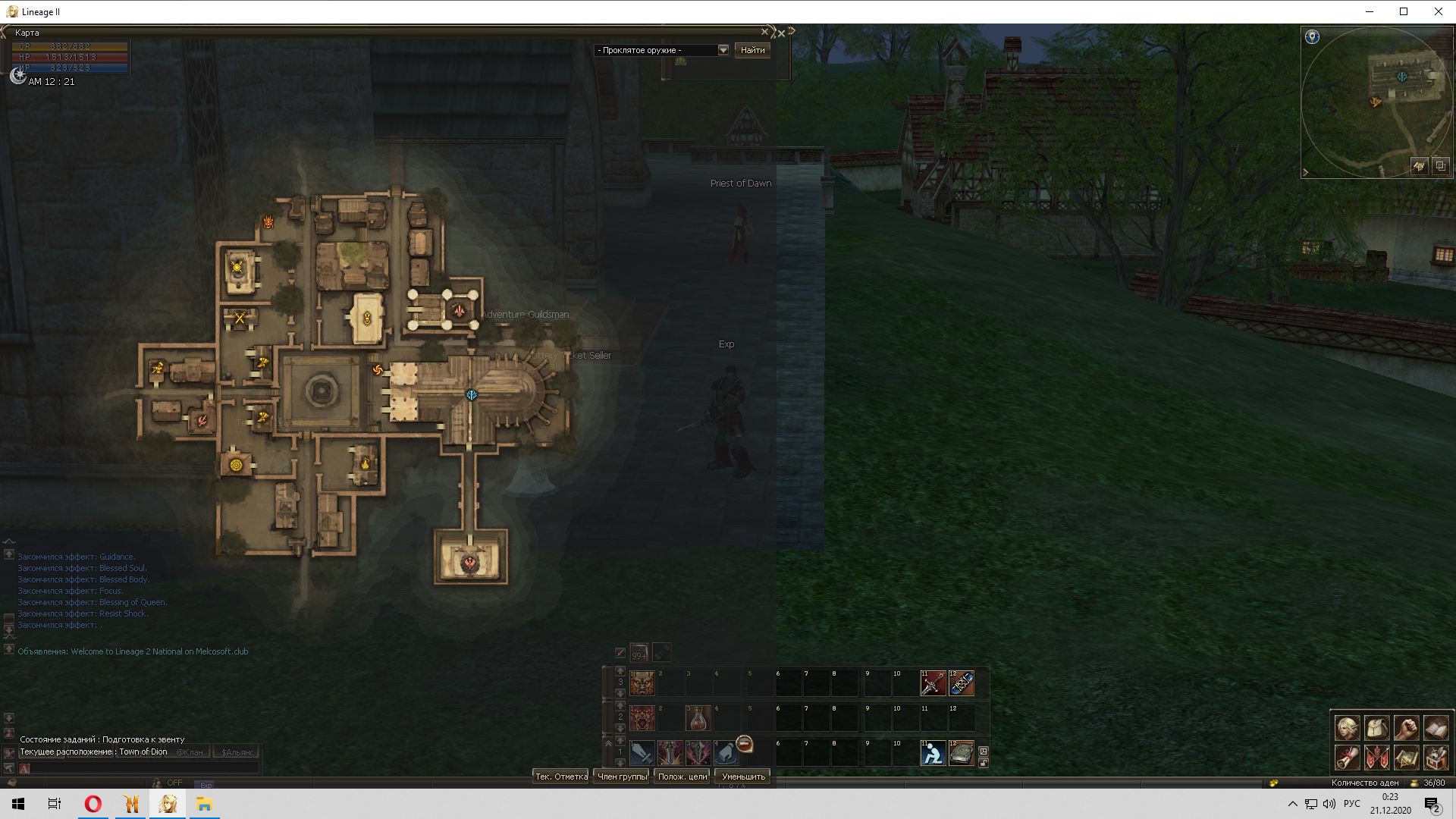Open the character status elf portrait icon

(x=1348, y=728)
